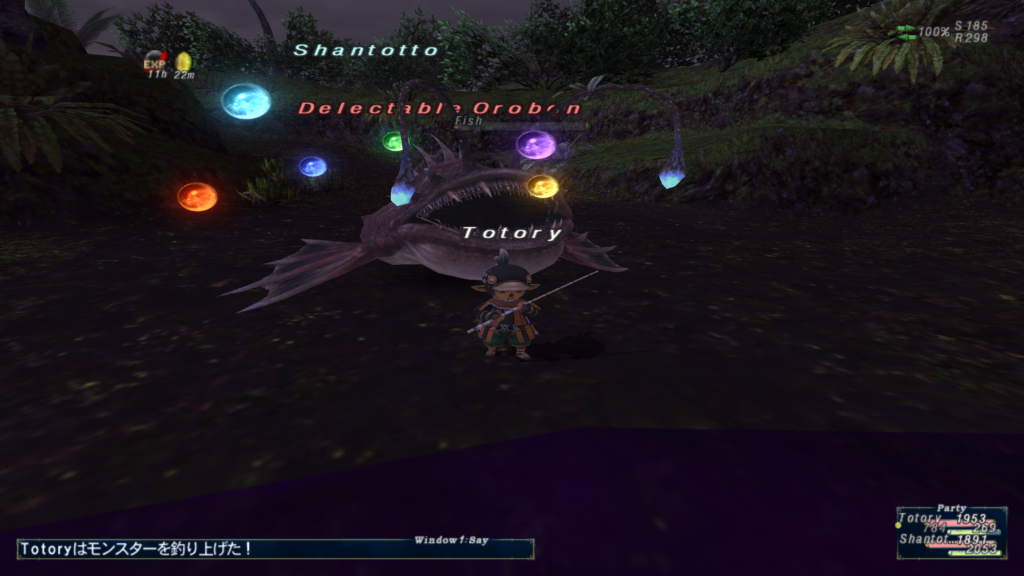This screenshot has width=1024, height=576.
Task: Select the yellow egg status effect icon
Action: pos(183,61)
